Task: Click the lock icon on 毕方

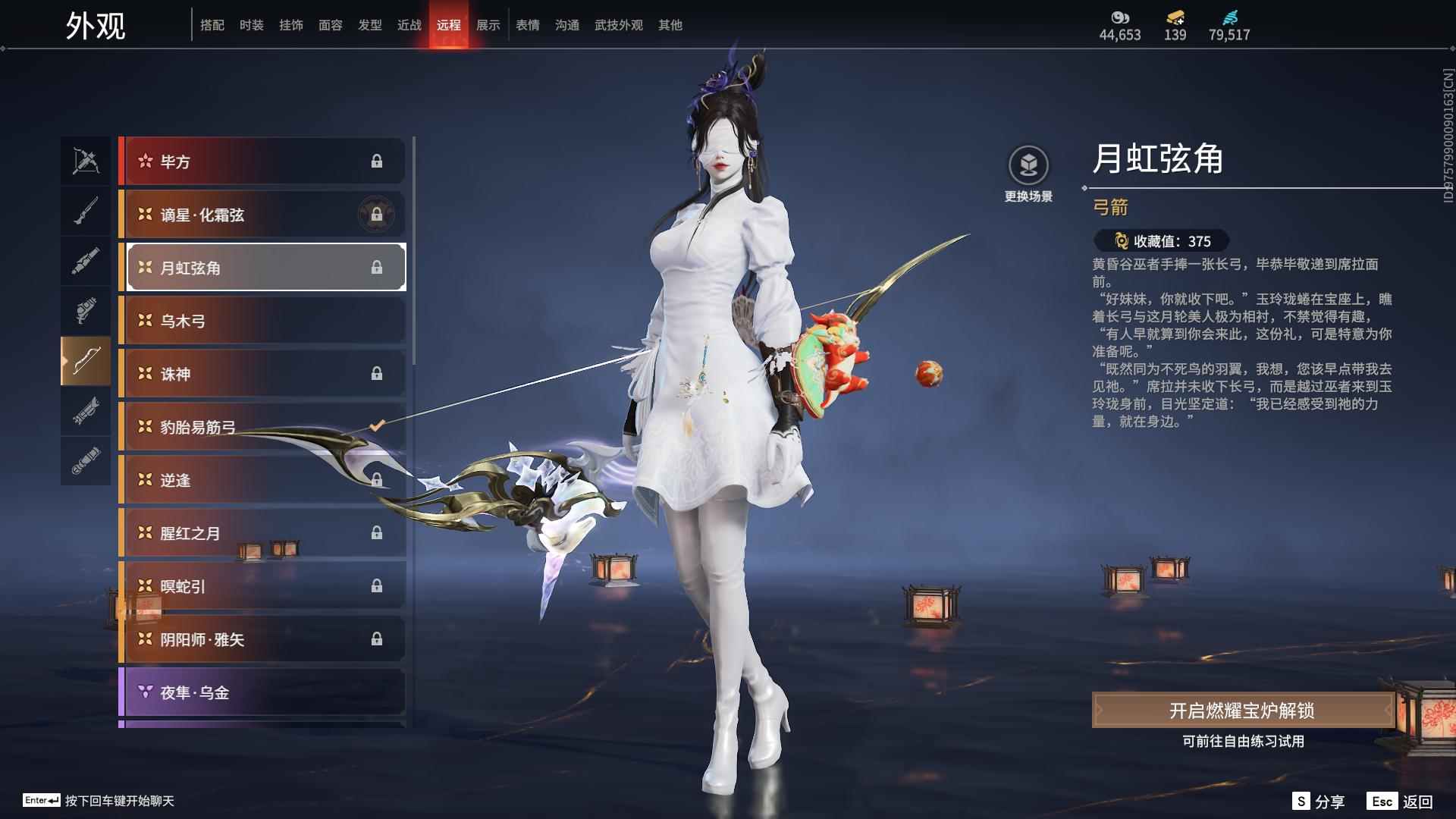Action: click(378, 161)
